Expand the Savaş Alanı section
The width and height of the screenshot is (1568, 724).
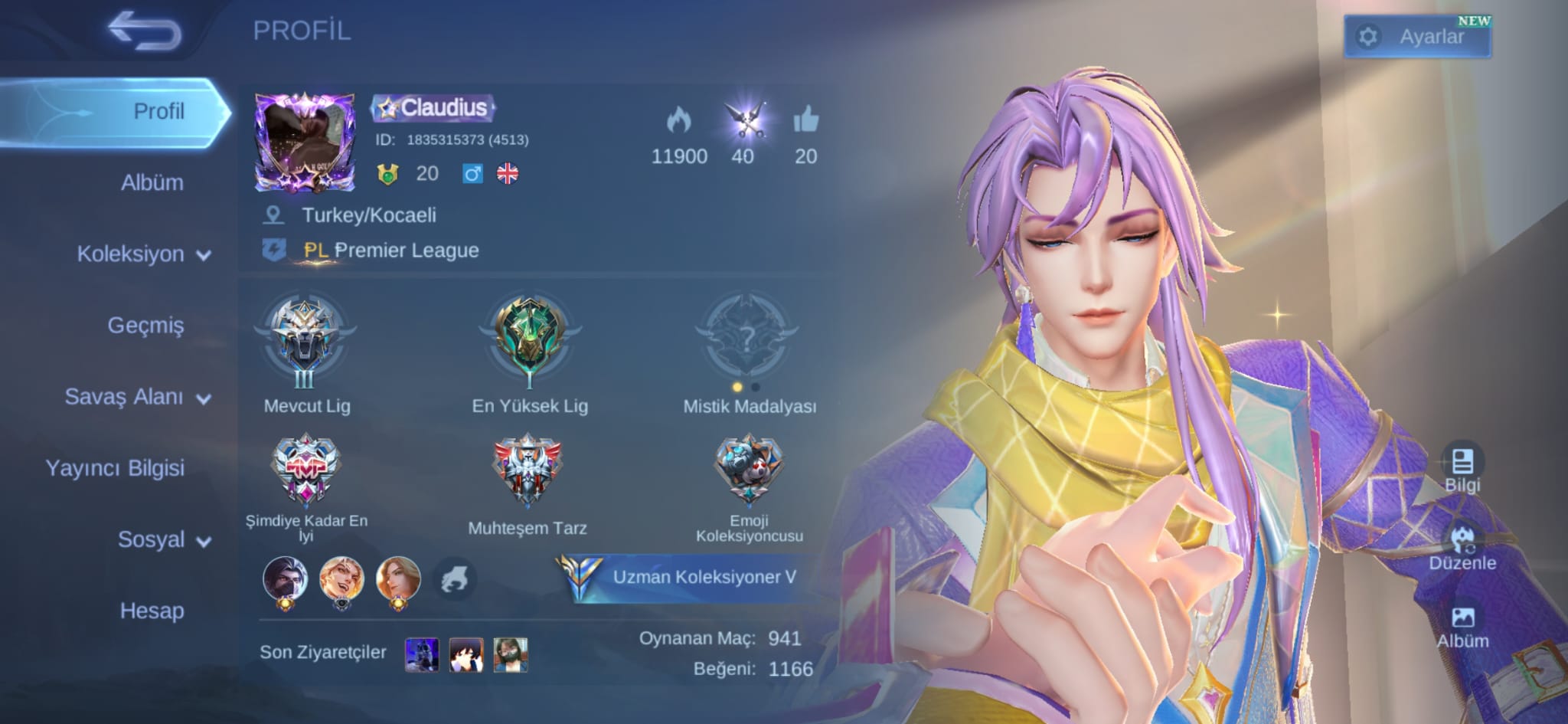[x=138, y=397]
